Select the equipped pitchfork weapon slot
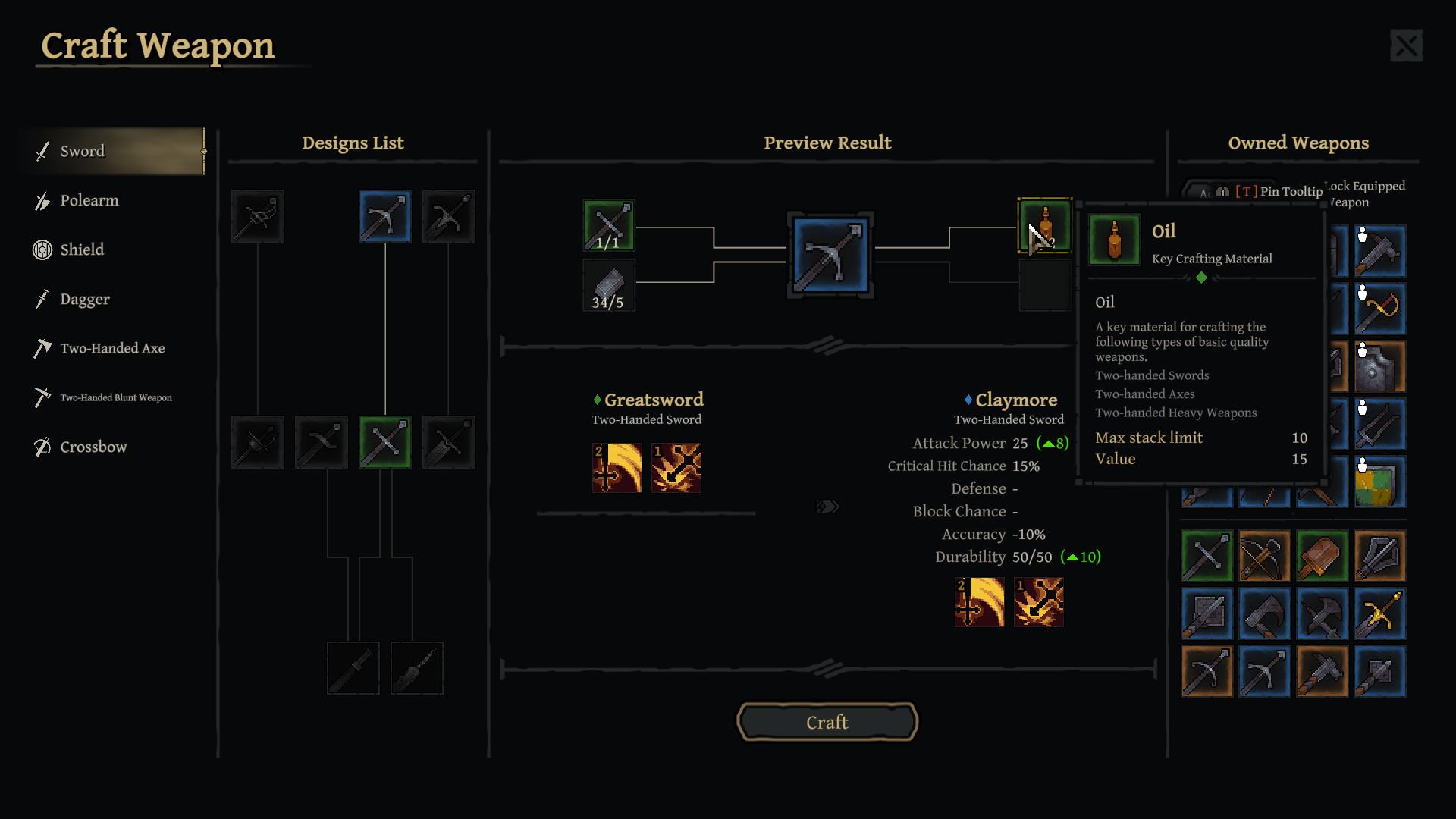 pos(1379,425)
